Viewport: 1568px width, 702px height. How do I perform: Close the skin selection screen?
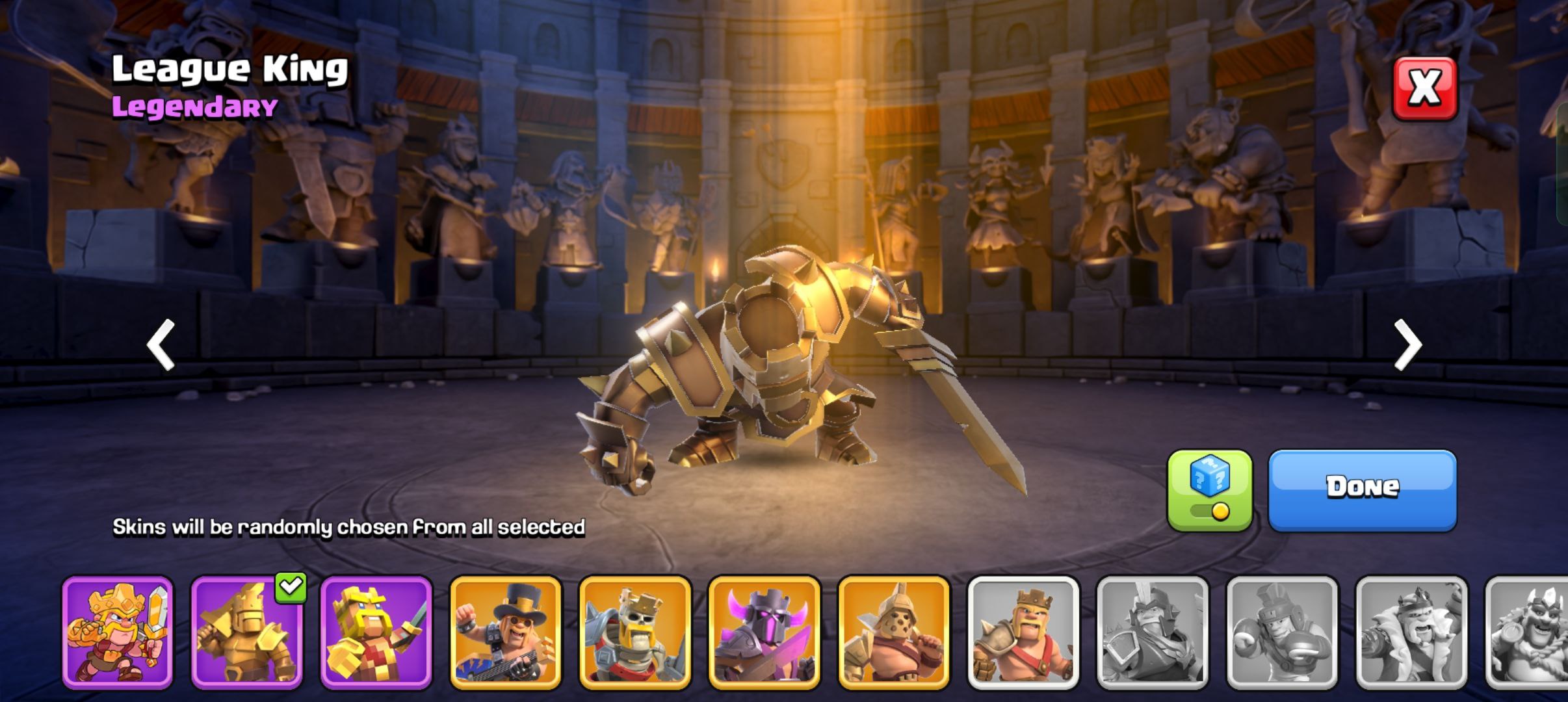point(1424,88)
